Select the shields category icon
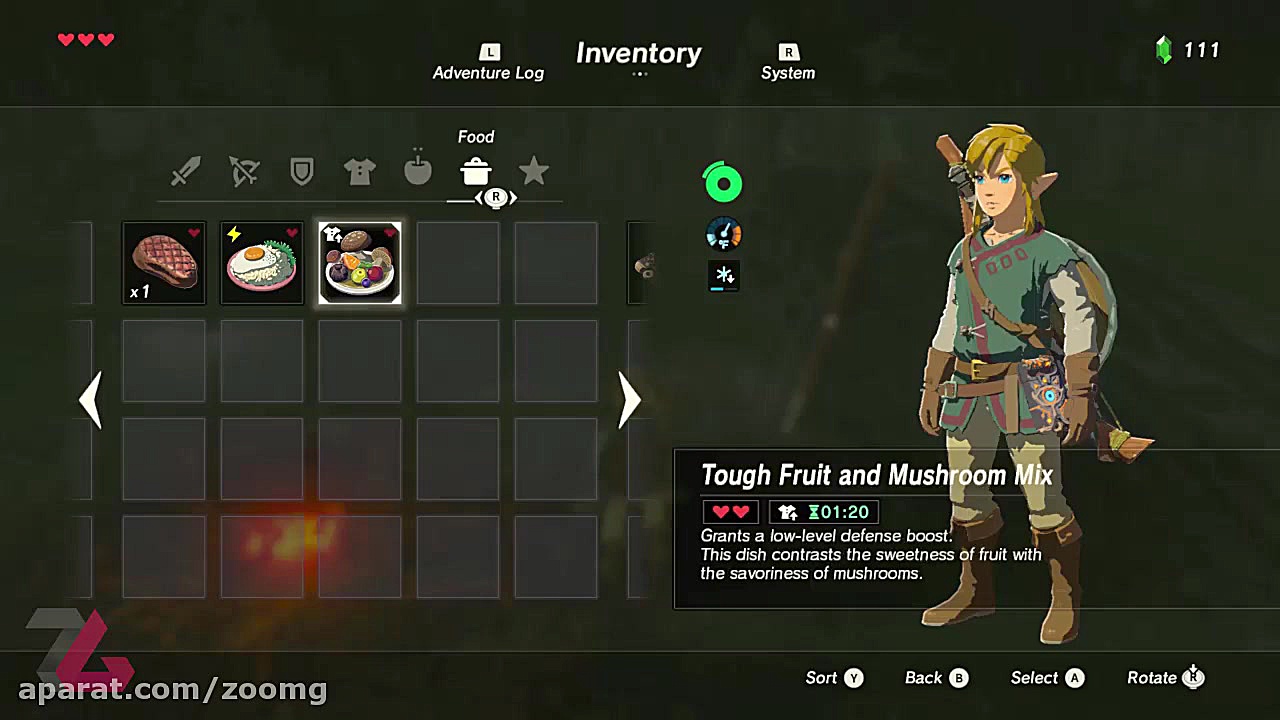 pos(302,171)
